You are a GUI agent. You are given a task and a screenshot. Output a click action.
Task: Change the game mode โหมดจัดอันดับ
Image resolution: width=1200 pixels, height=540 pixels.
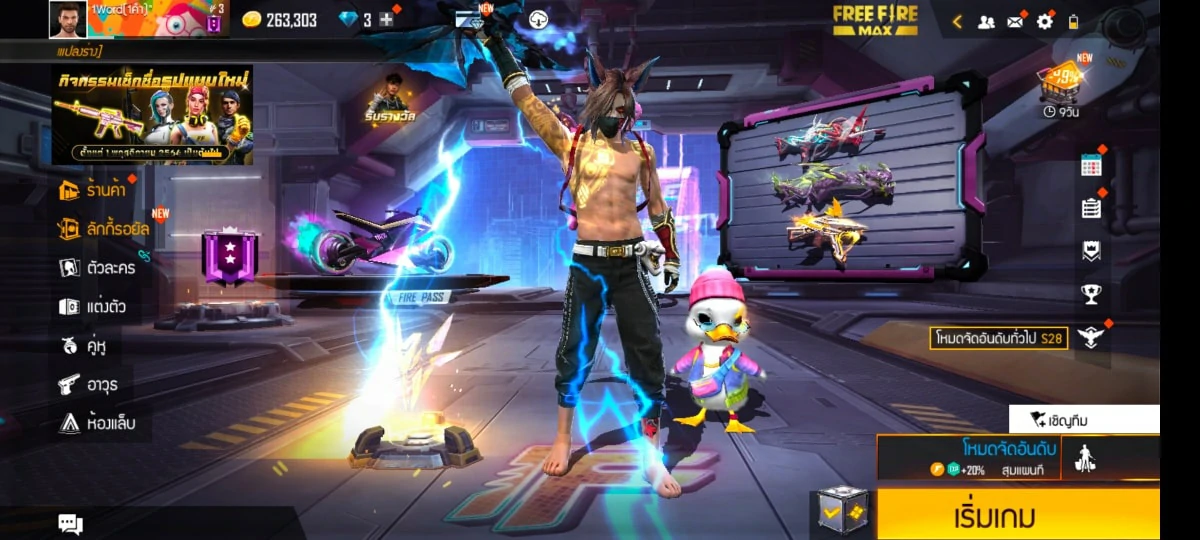pos(968,457)
